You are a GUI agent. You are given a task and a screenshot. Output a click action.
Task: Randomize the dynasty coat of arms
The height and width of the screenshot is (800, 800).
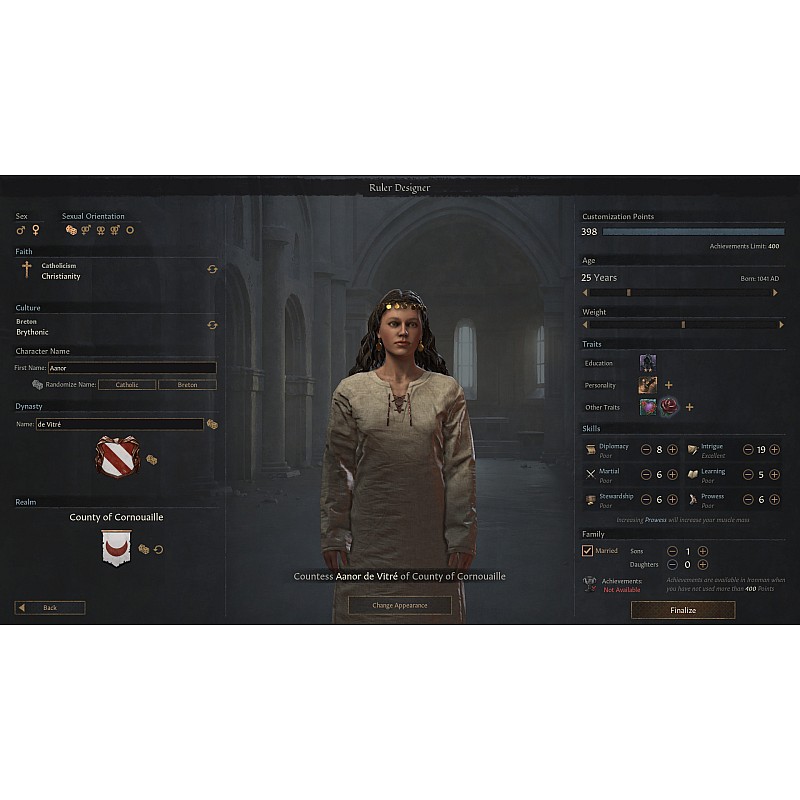pyautogui.click(x=151, y=459)
